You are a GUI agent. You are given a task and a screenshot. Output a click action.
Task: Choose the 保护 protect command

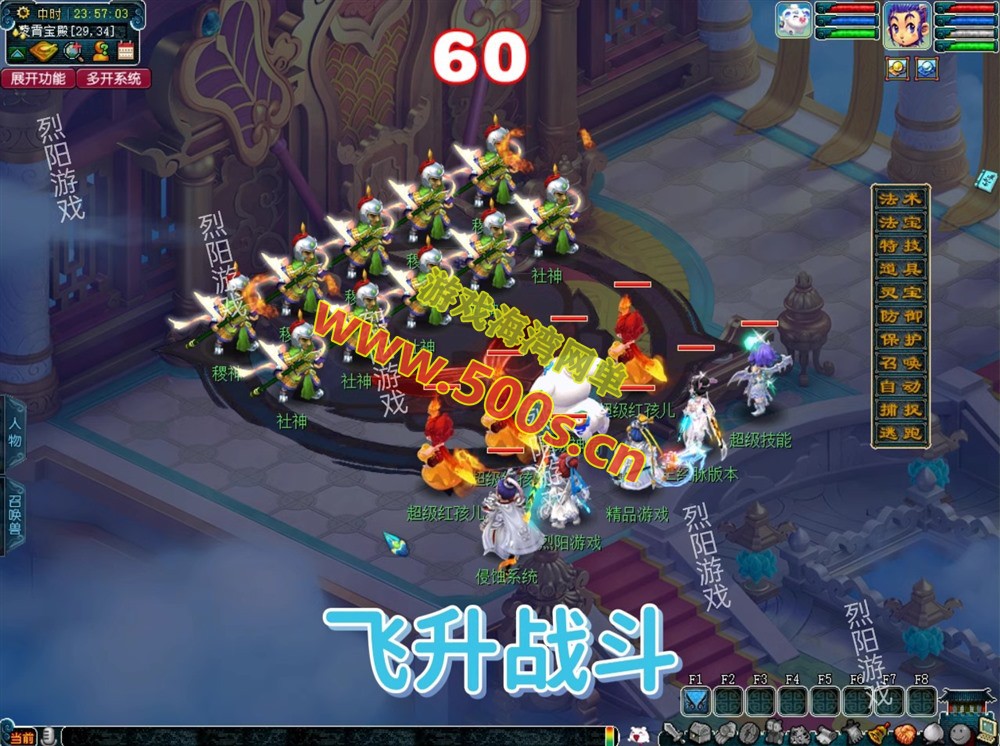[x=899, y=339]
